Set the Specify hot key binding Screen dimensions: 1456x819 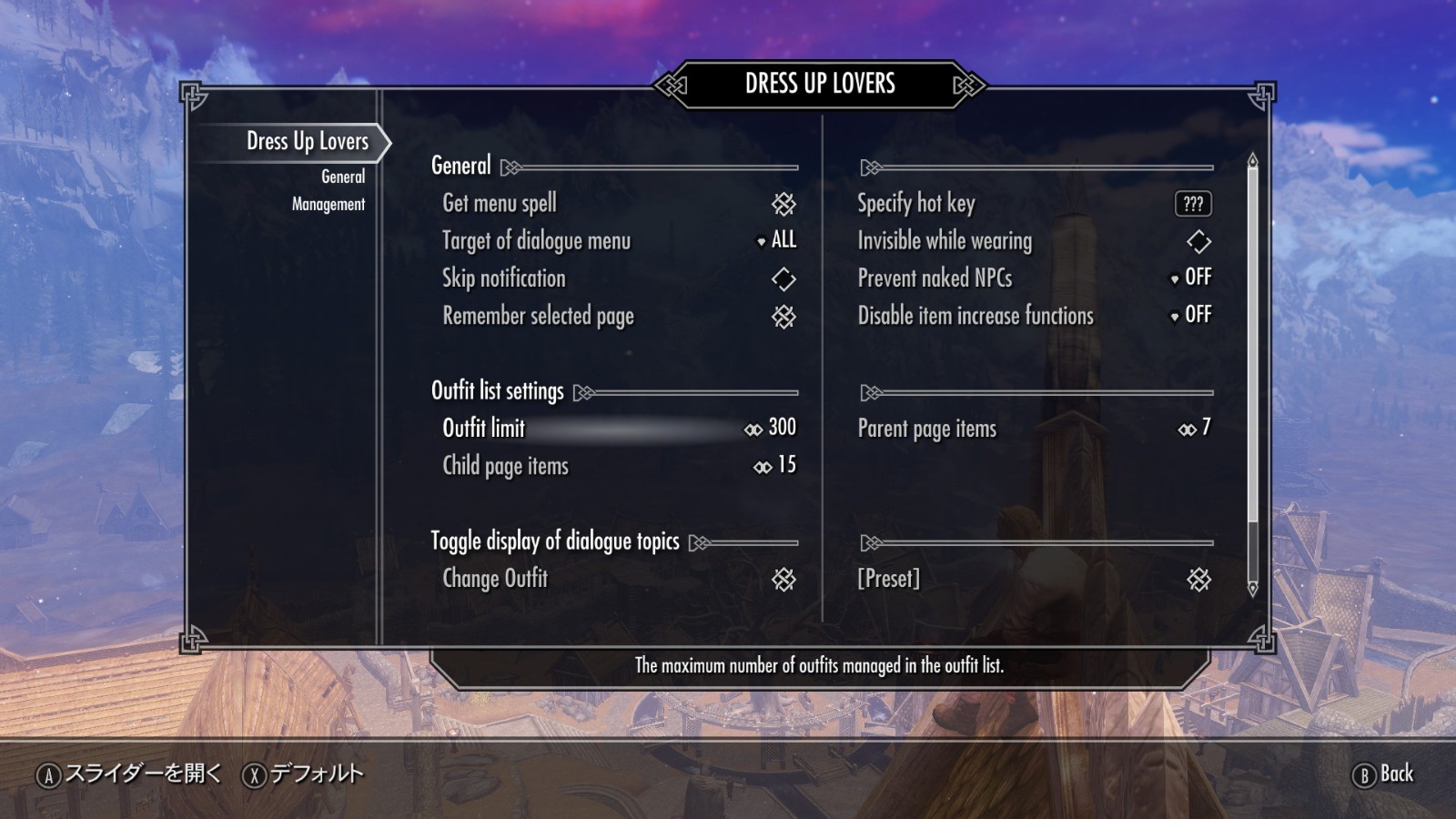point(1193,204)
